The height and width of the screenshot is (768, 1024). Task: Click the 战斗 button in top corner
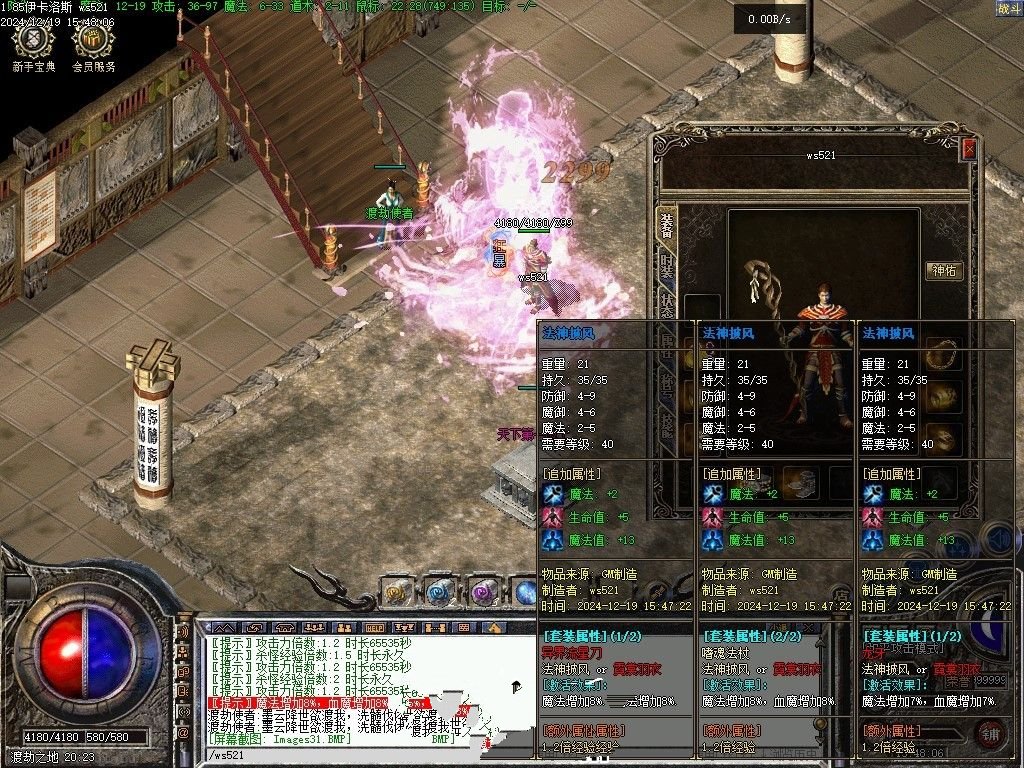[x=1008, y=8]
